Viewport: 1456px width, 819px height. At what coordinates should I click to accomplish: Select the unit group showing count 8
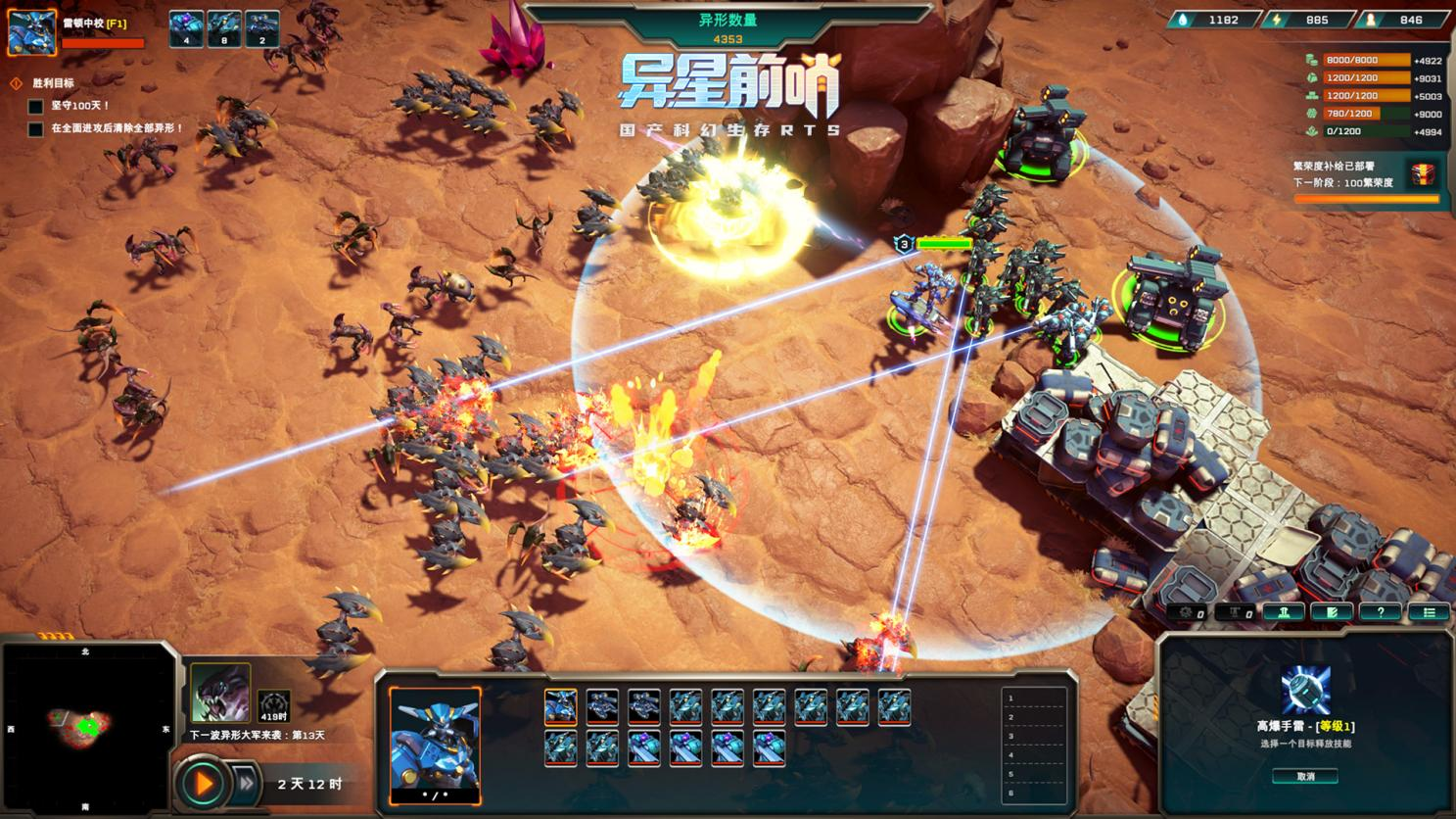(224, 29)
